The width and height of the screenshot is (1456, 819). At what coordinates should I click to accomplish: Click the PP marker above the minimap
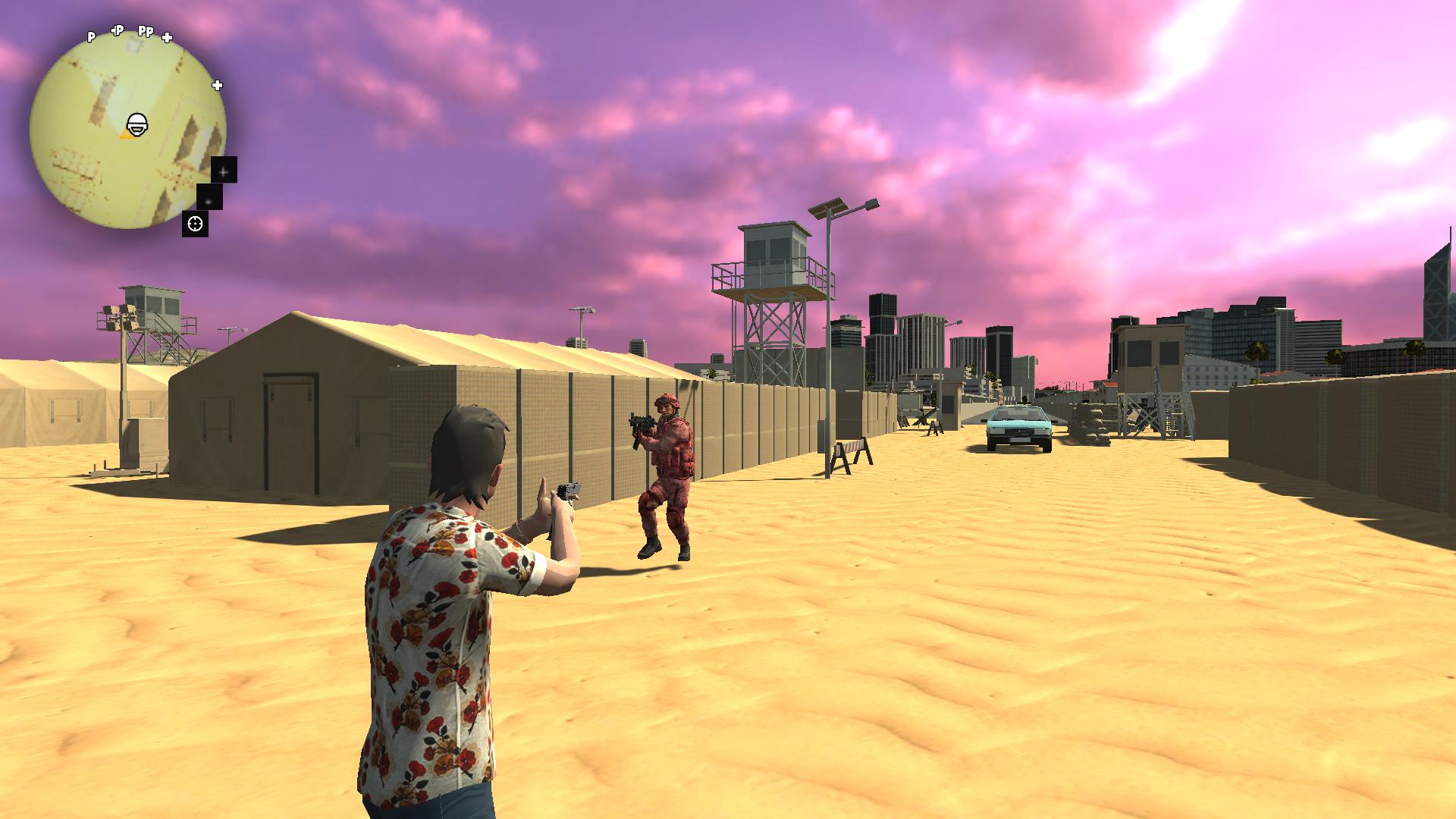pyautogui.click(x=146, y=32)
